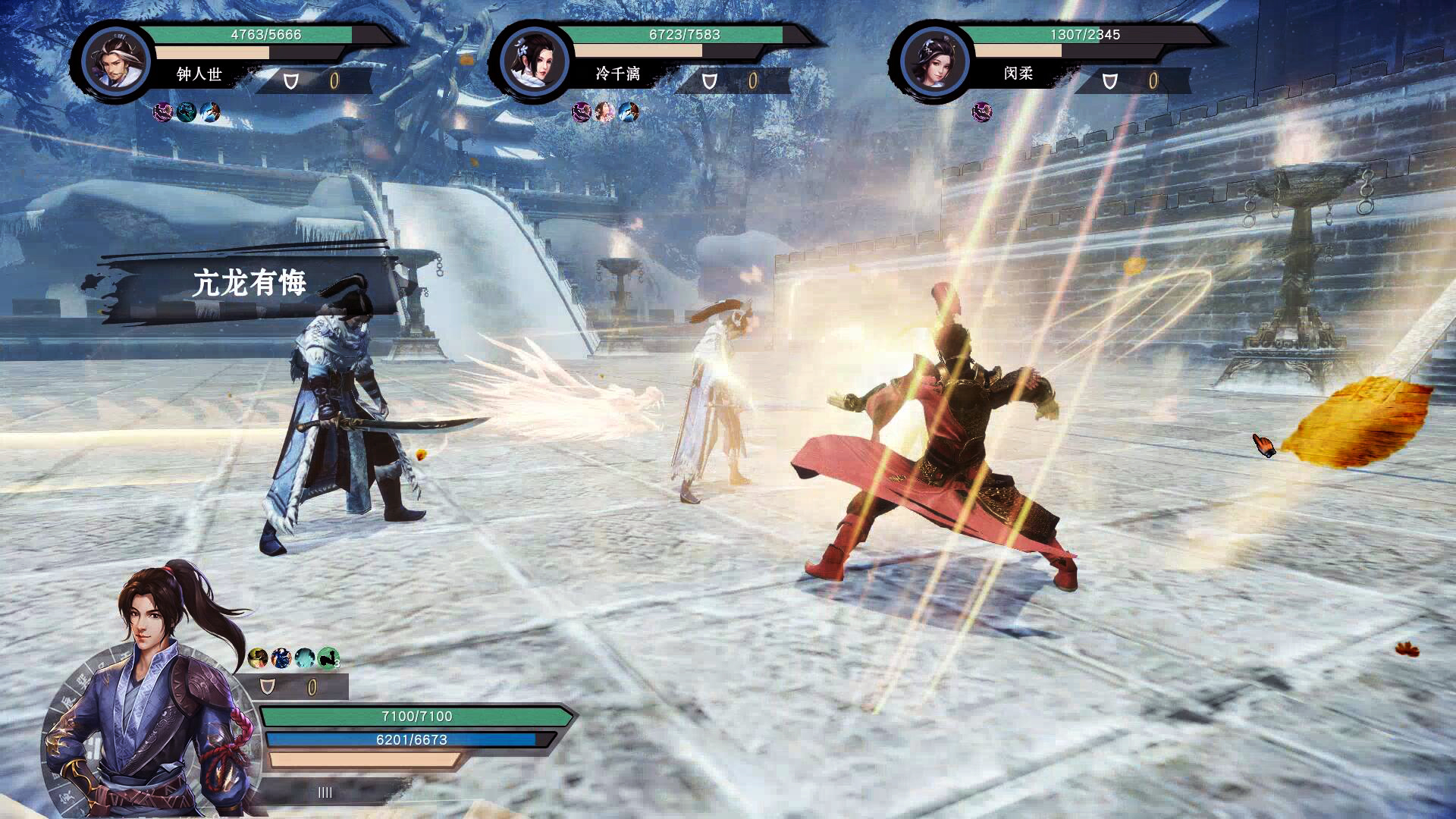Check the player's green buff with stack 3
This screenshot has width=1456, height=819.
(x=328, y=657)
